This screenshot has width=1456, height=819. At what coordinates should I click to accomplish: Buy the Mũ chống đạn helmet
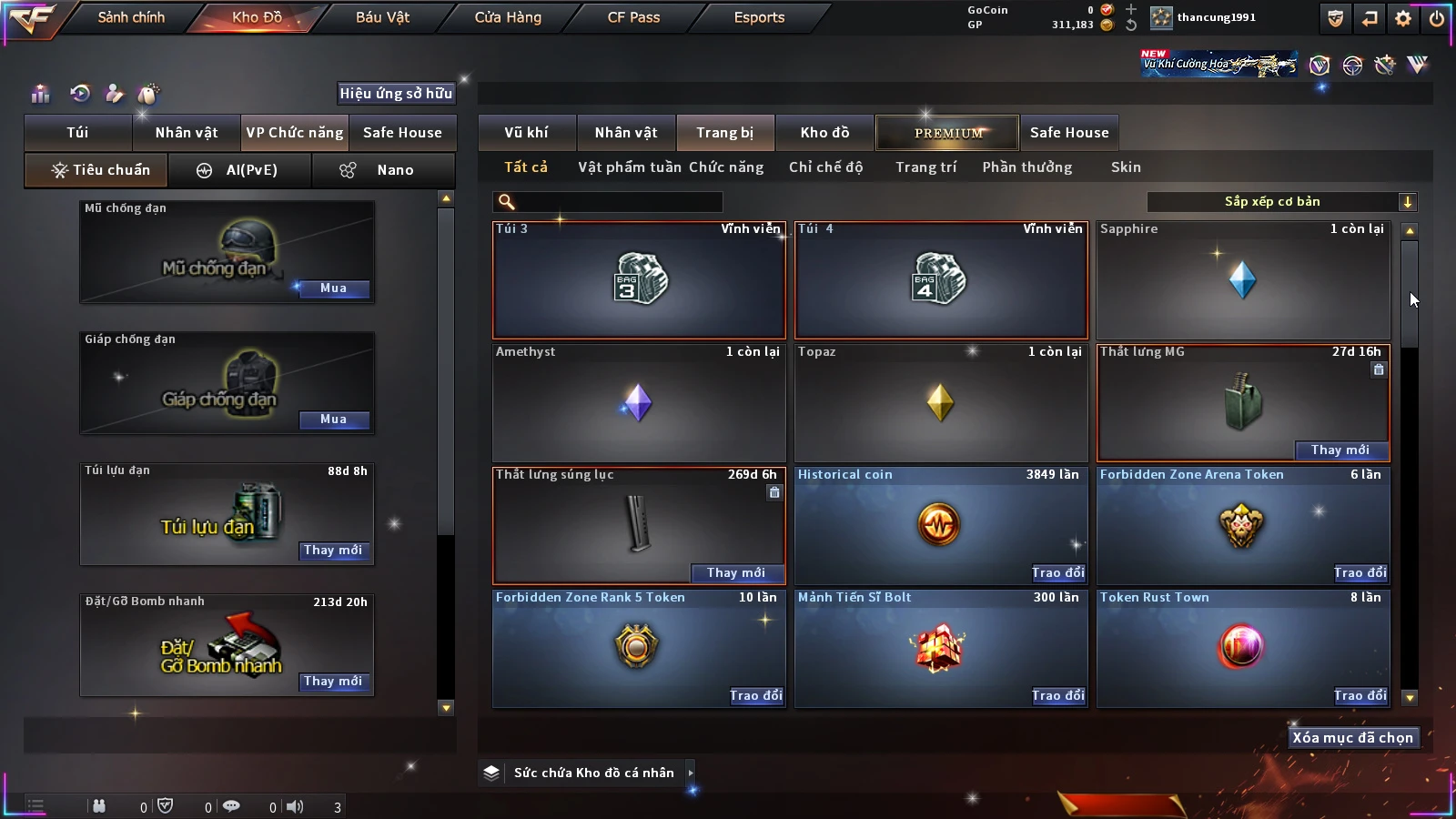tap(333, 288)
